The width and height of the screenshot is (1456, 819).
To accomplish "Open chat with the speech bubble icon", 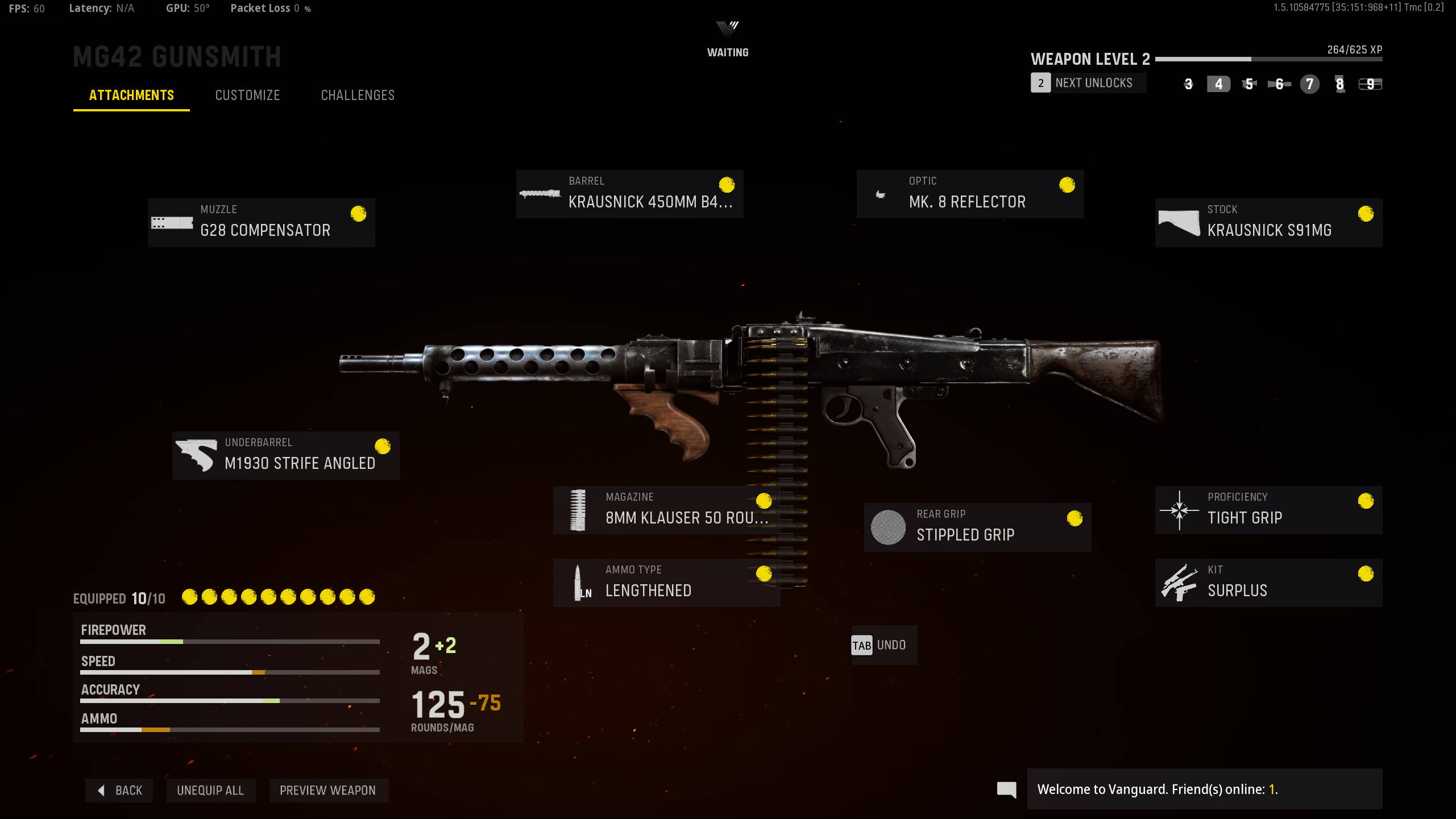I will tap(1006, 789).
